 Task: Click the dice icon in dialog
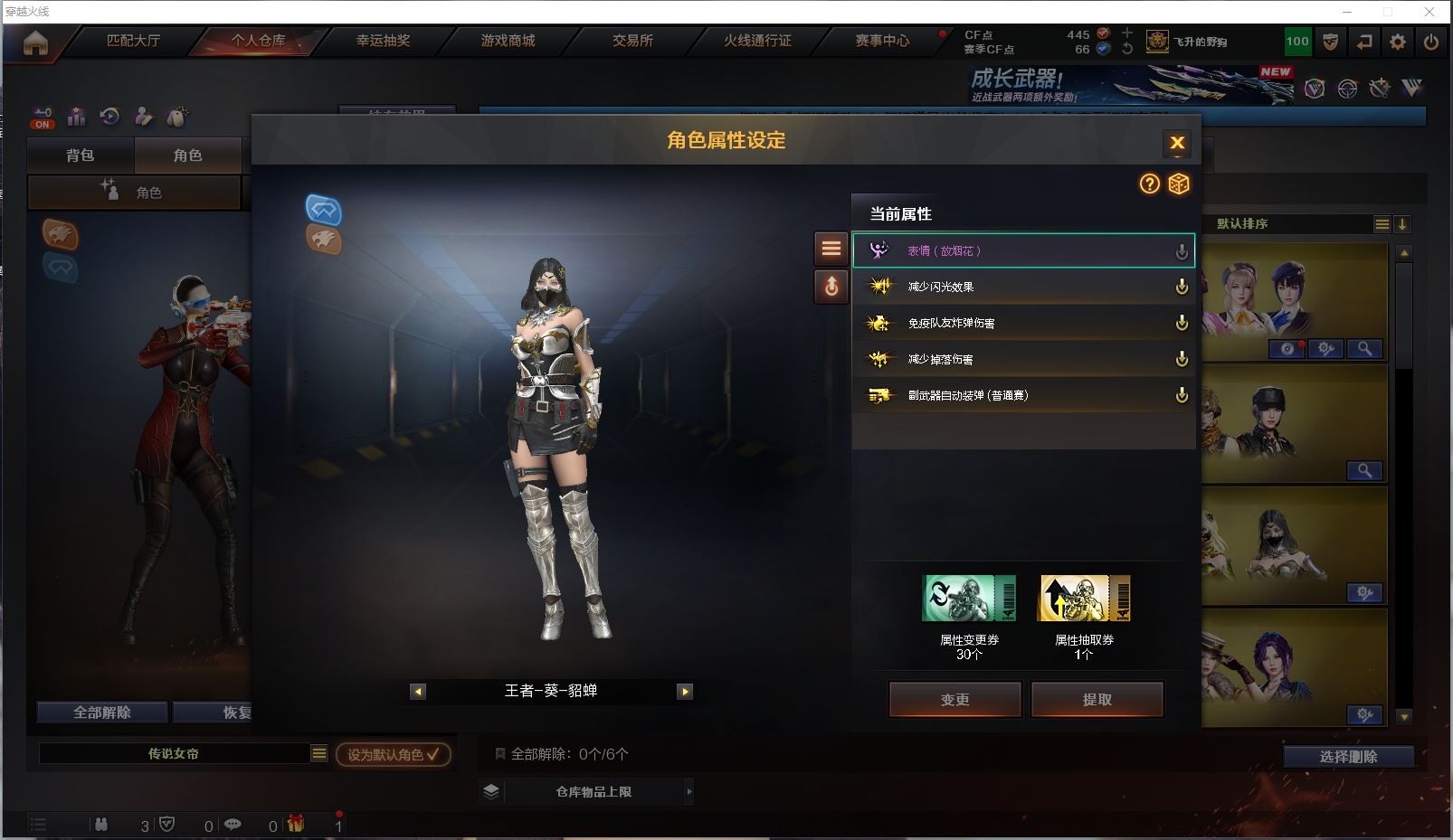point(1178,184)
